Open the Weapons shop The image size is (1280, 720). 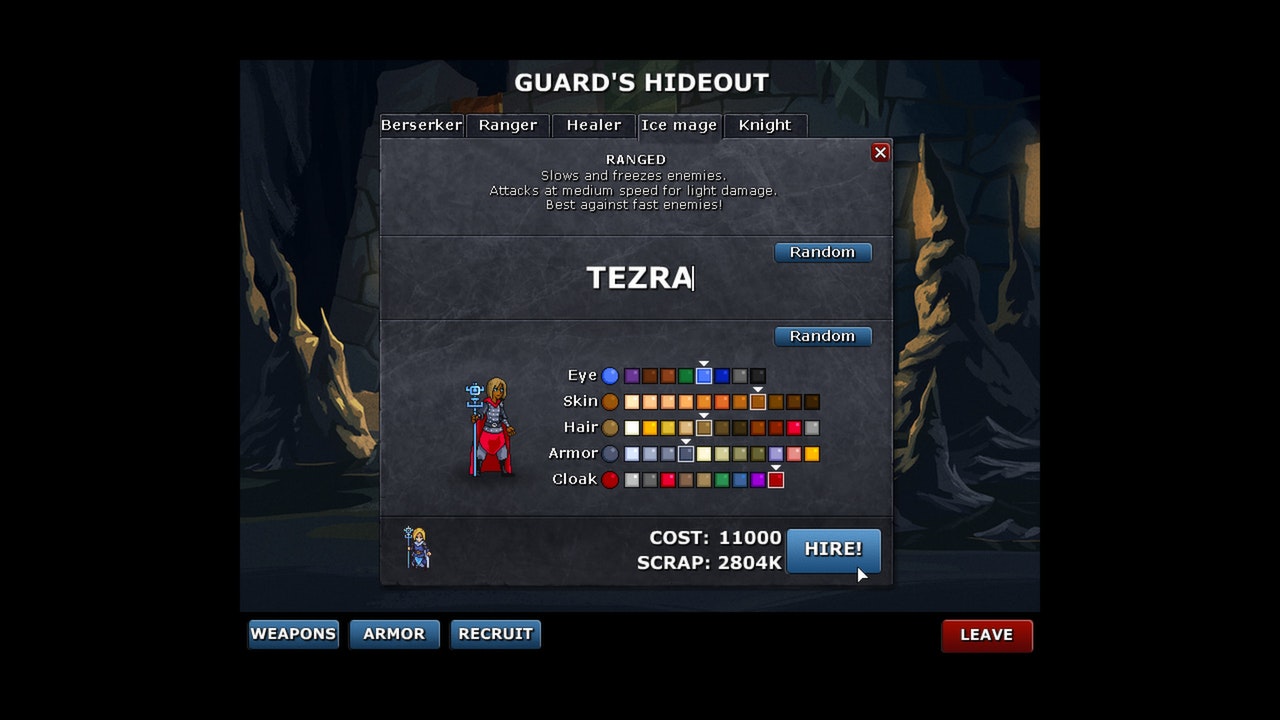tap(293, 634)
